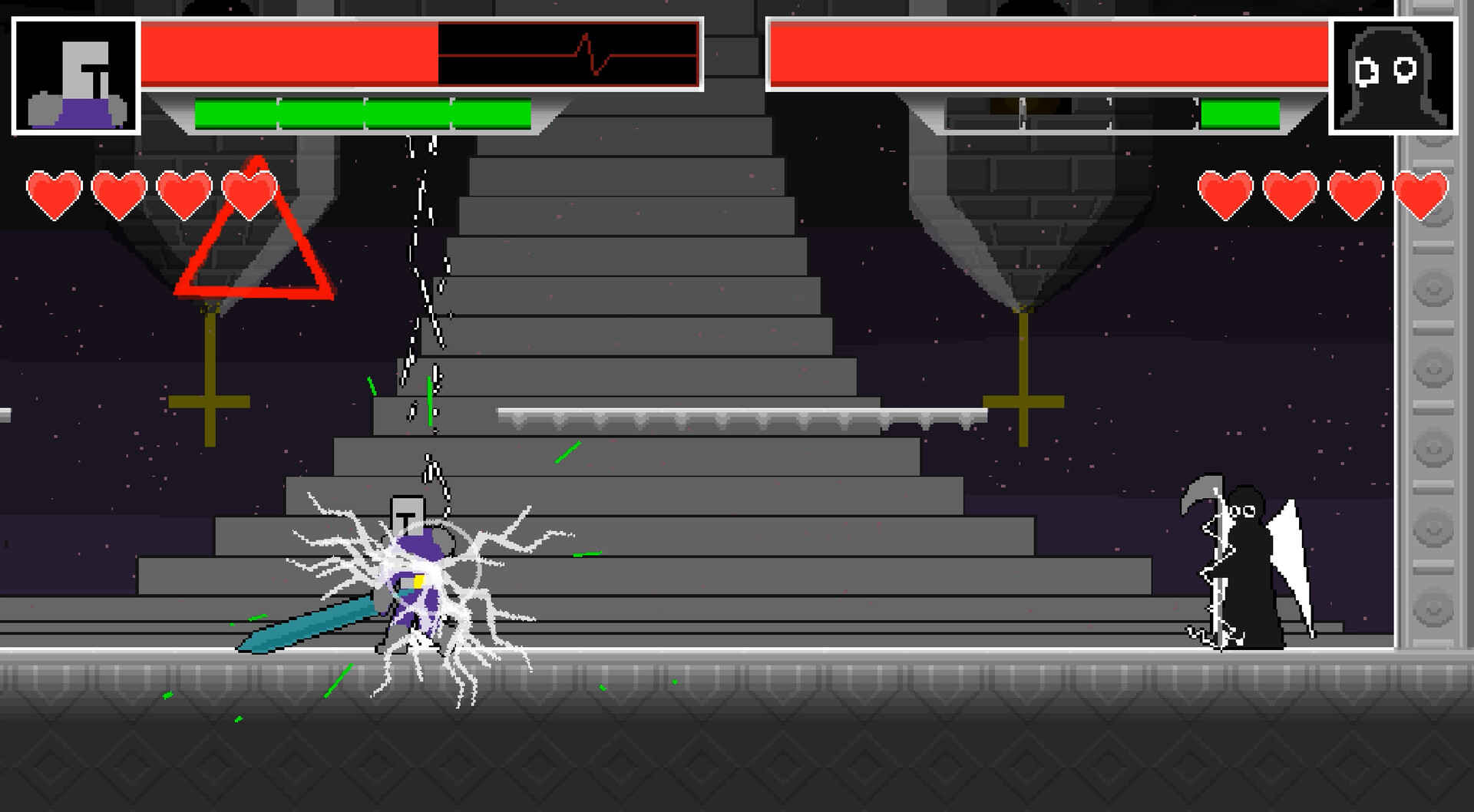The height and width of the screenshot is (812, 1474).
Task: Click the heartbeat monitor on the player health bar
Action: [x=568, y=52]
